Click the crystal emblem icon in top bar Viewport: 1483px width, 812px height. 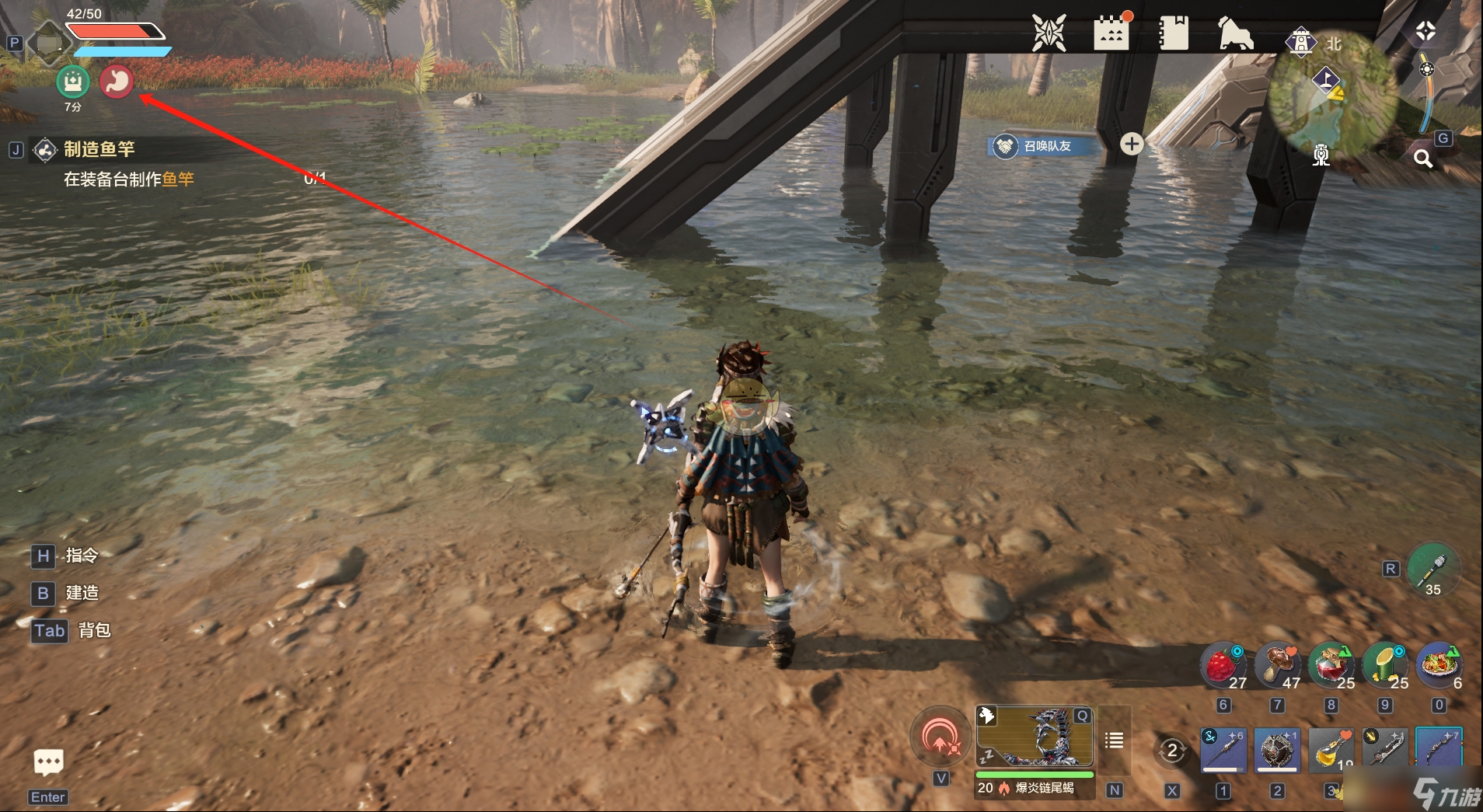(1049, 33)
